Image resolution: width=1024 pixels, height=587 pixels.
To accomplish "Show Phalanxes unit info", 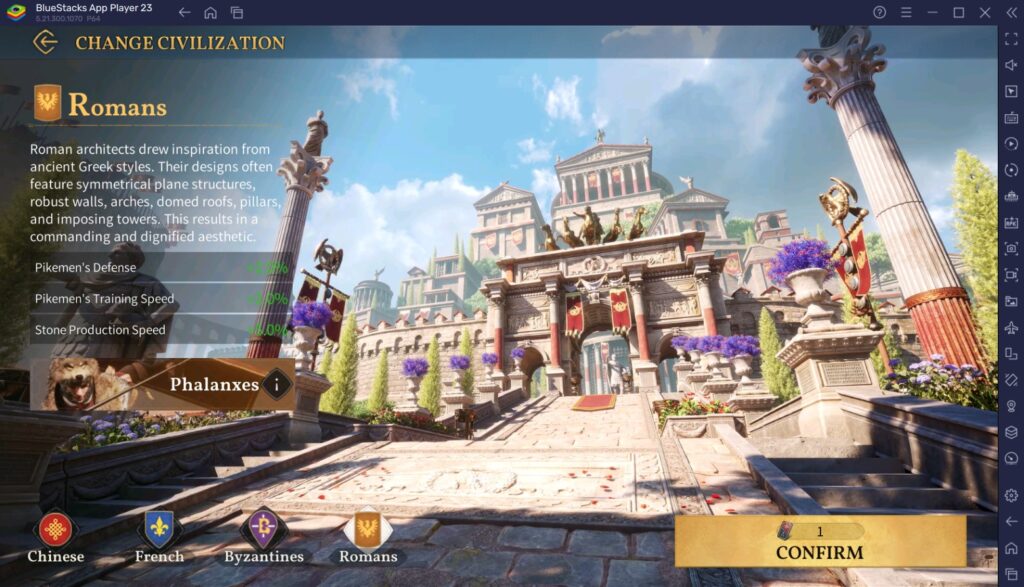I will point(277,384).
